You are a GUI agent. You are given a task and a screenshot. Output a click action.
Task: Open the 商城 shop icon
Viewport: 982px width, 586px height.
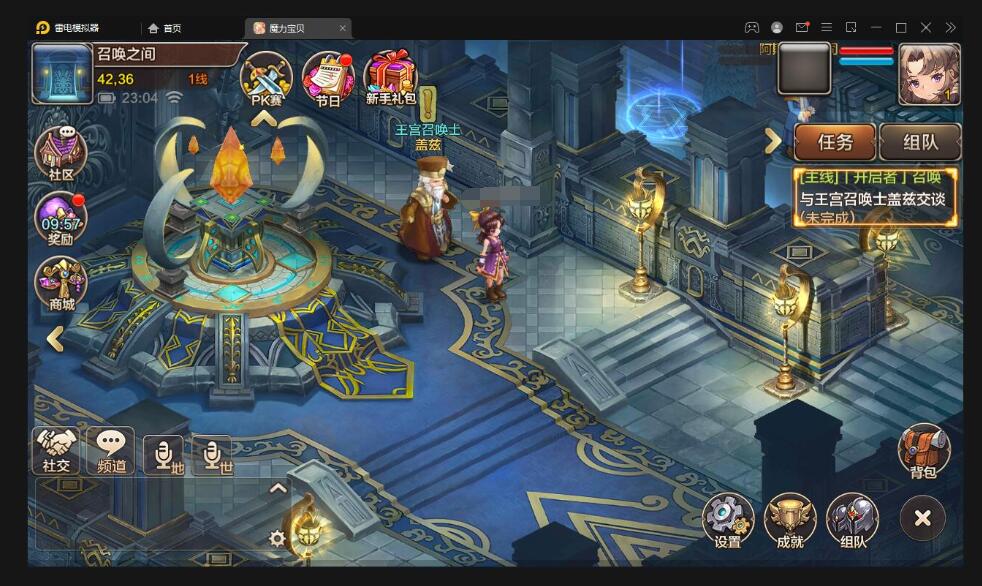tap(61, 283)
